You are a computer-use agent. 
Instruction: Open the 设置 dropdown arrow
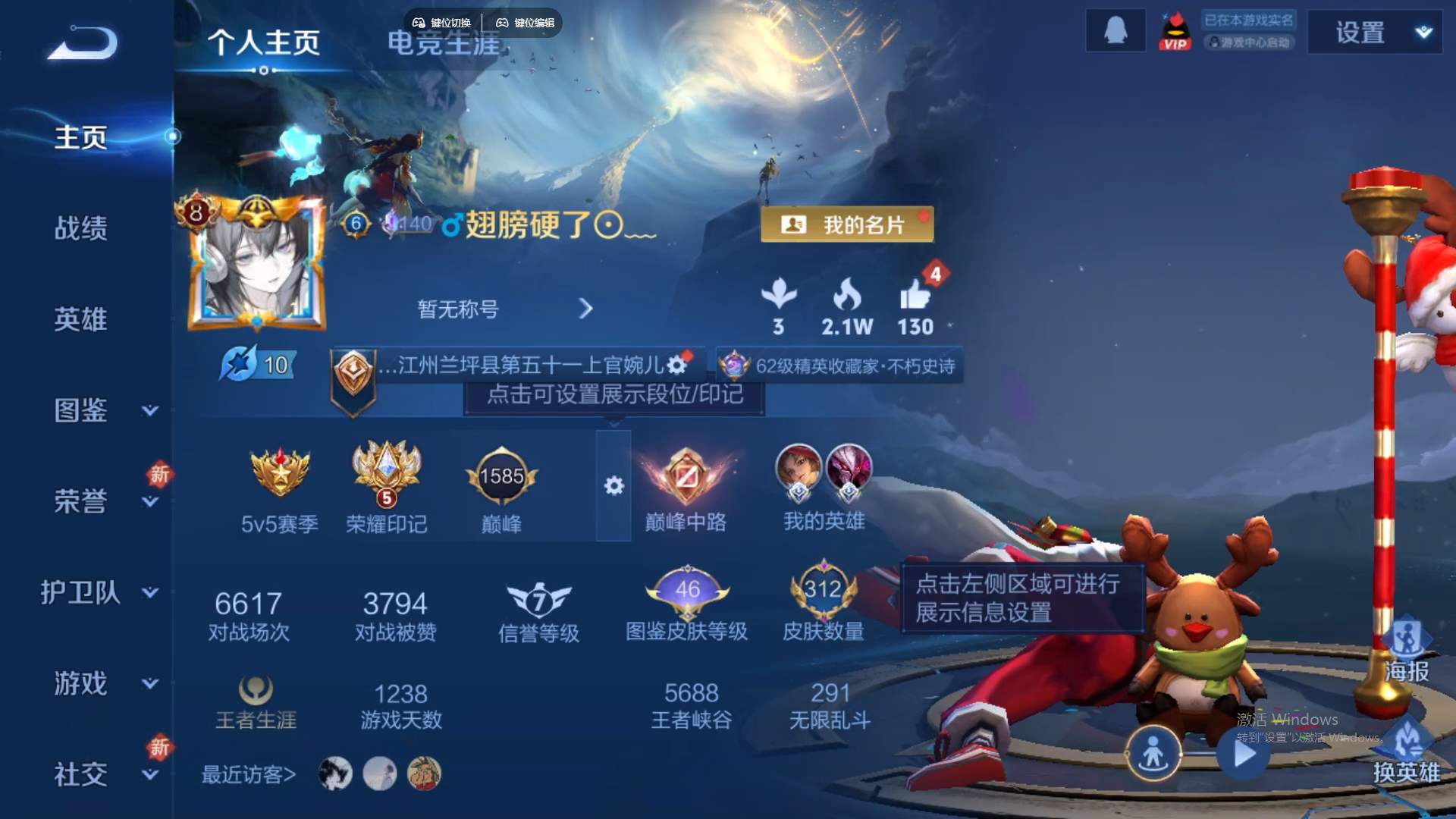pyautogui.click(x=1423, y=33)
